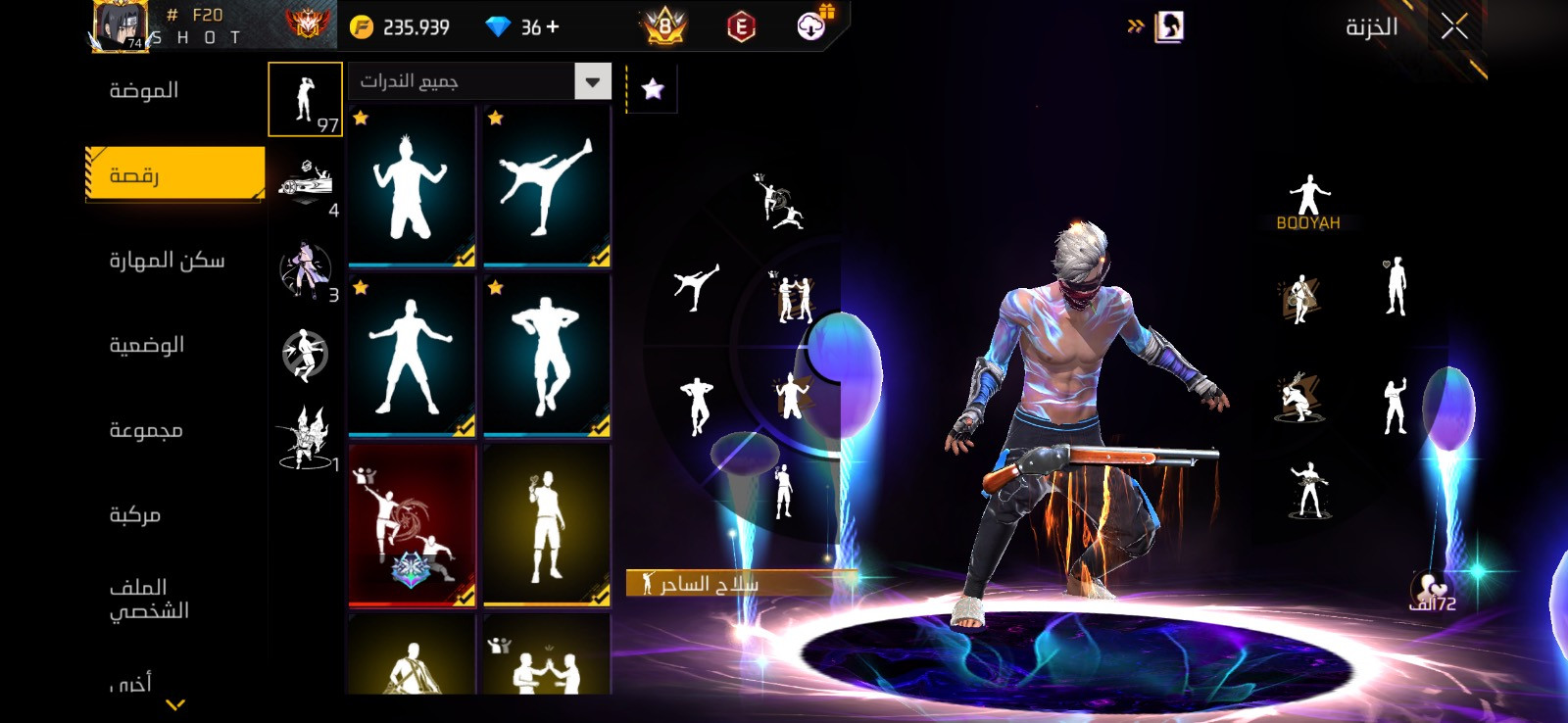Screen dimensions: 1568x723
Task: Select the collection tab (مجموعة)
Action: (145, 430)
